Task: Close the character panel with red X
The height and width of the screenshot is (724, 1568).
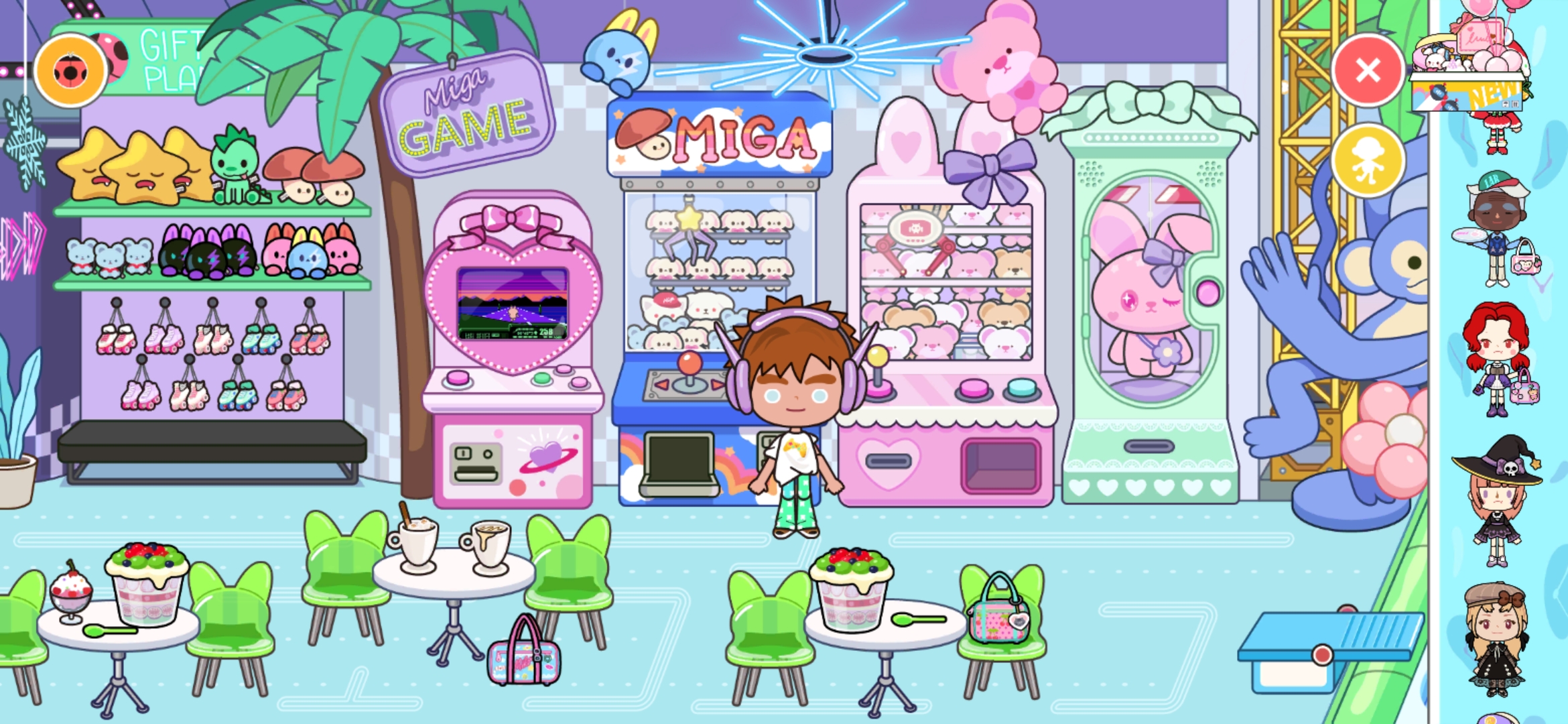Action: tap(1368, 70)
